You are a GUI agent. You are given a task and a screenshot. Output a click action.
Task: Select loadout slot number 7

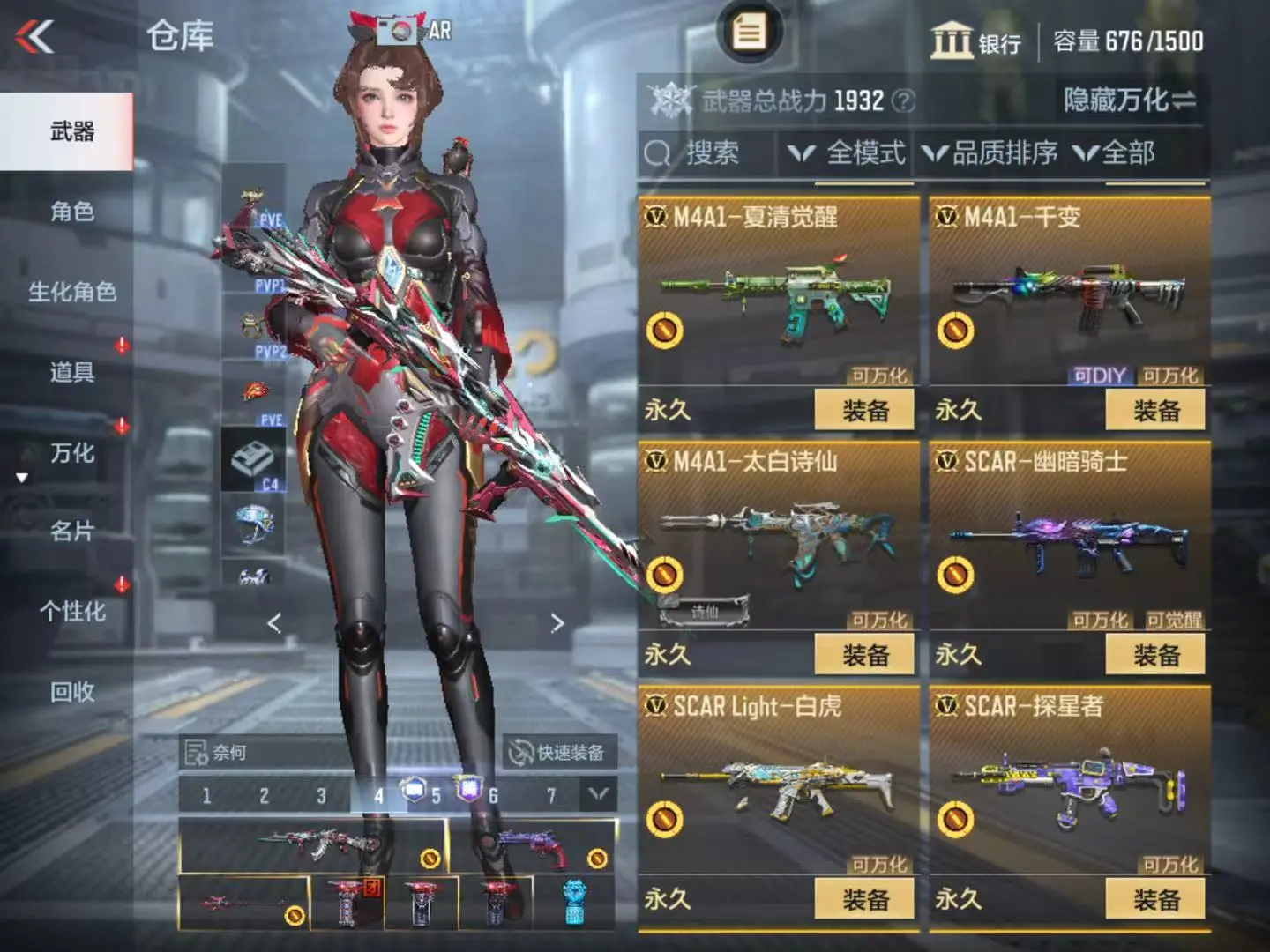pyautogui.click(x=551, y=796)
